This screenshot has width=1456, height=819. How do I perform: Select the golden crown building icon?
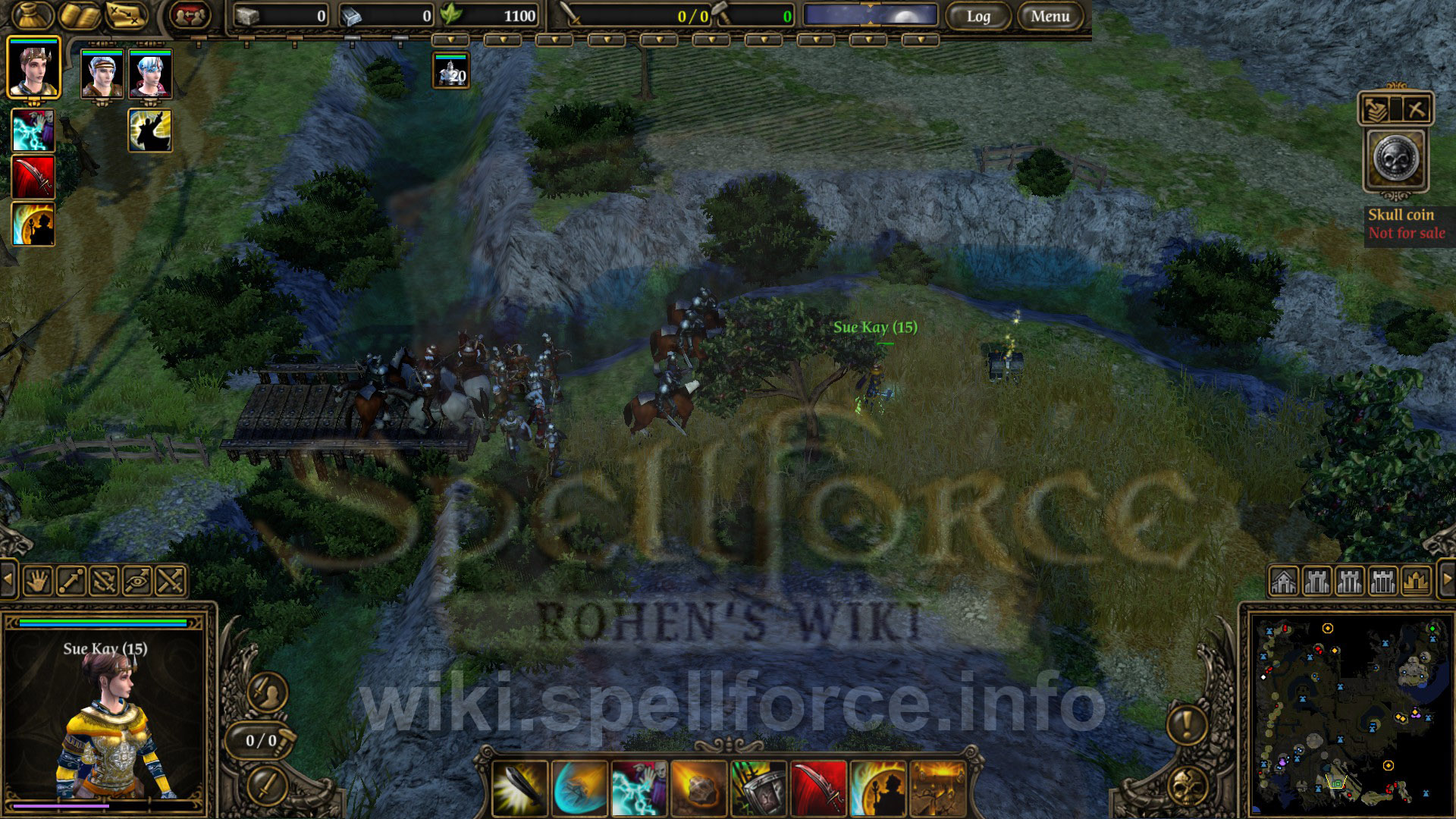pos(1416,582)
